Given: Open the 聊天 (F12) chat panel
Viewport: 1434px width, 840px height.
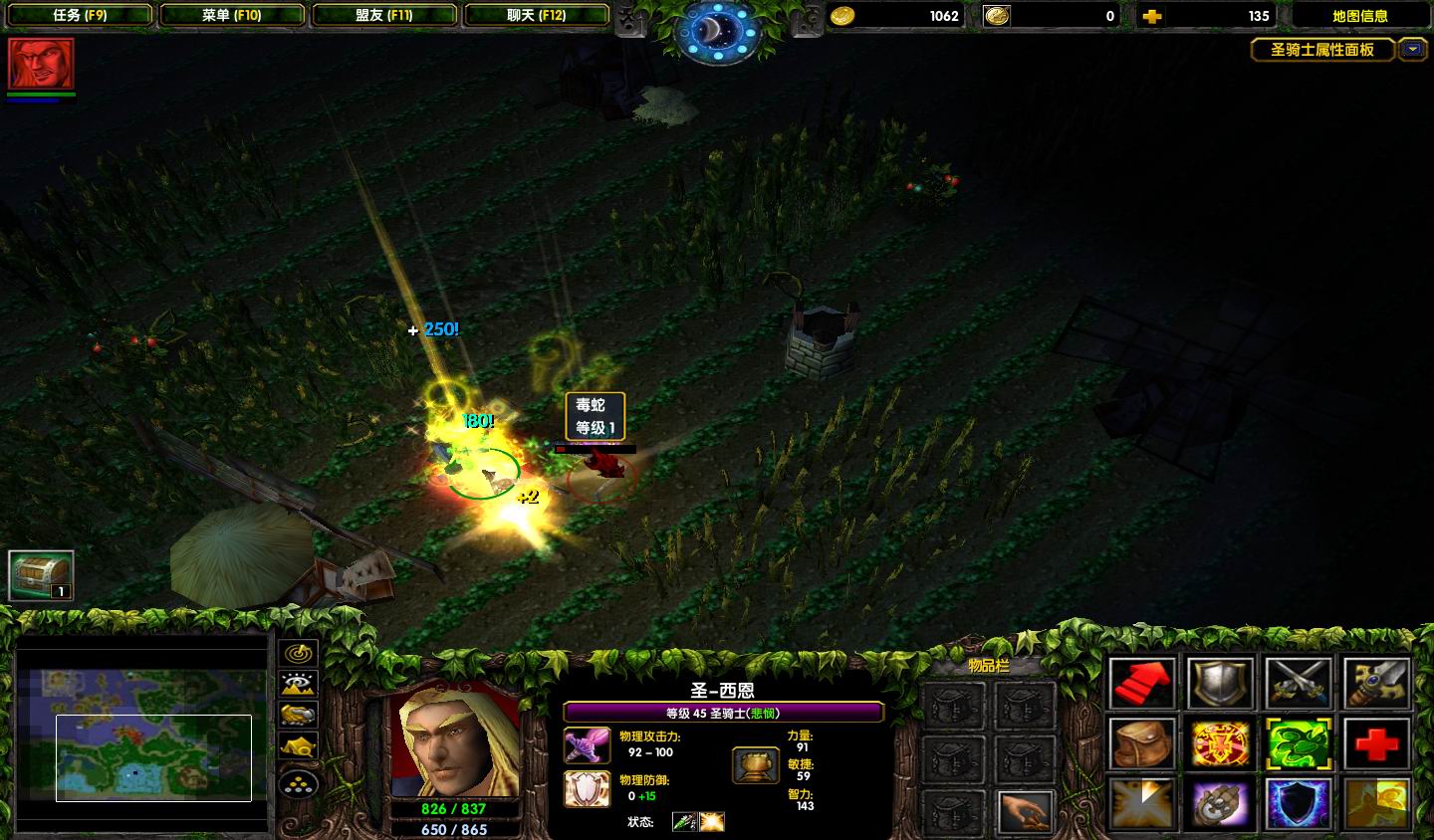Looking at the screenshot, I should pos(537,15).
